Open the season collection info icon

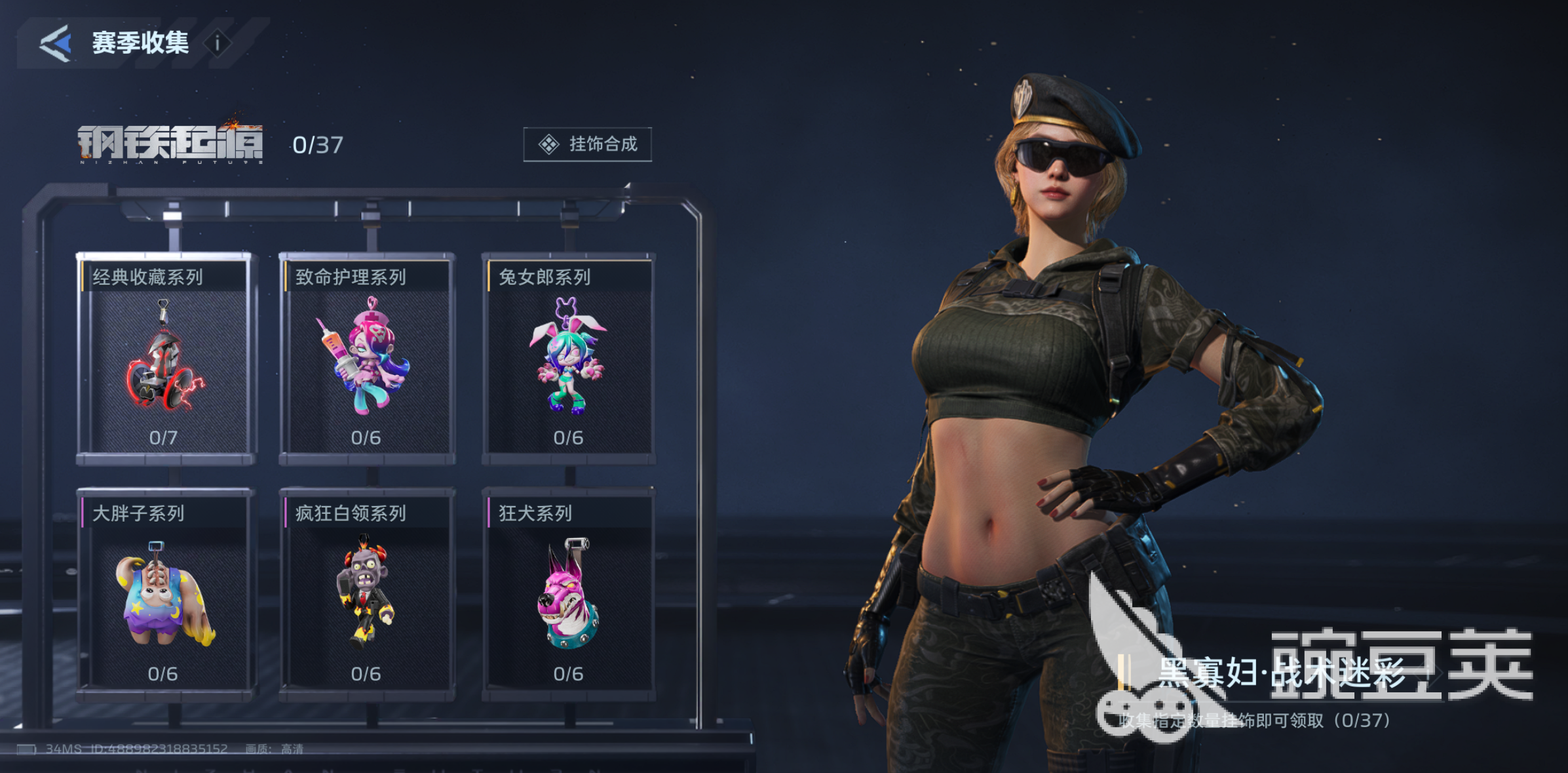pyautogui.click(x=218, y=44)
